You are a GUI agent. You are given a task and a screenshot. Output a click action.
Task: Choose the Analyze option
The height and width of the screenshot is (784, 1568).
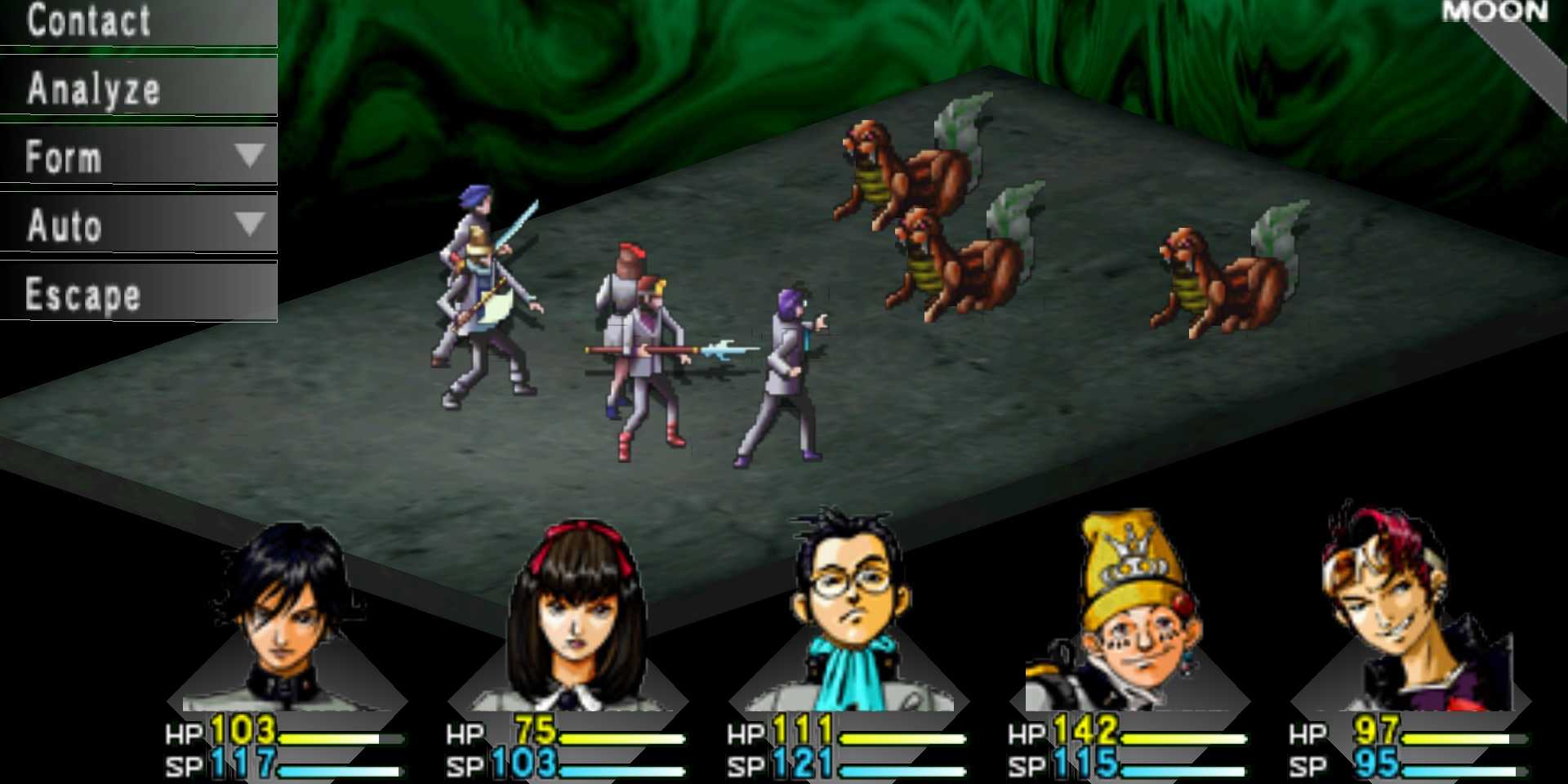click(94, 90)
